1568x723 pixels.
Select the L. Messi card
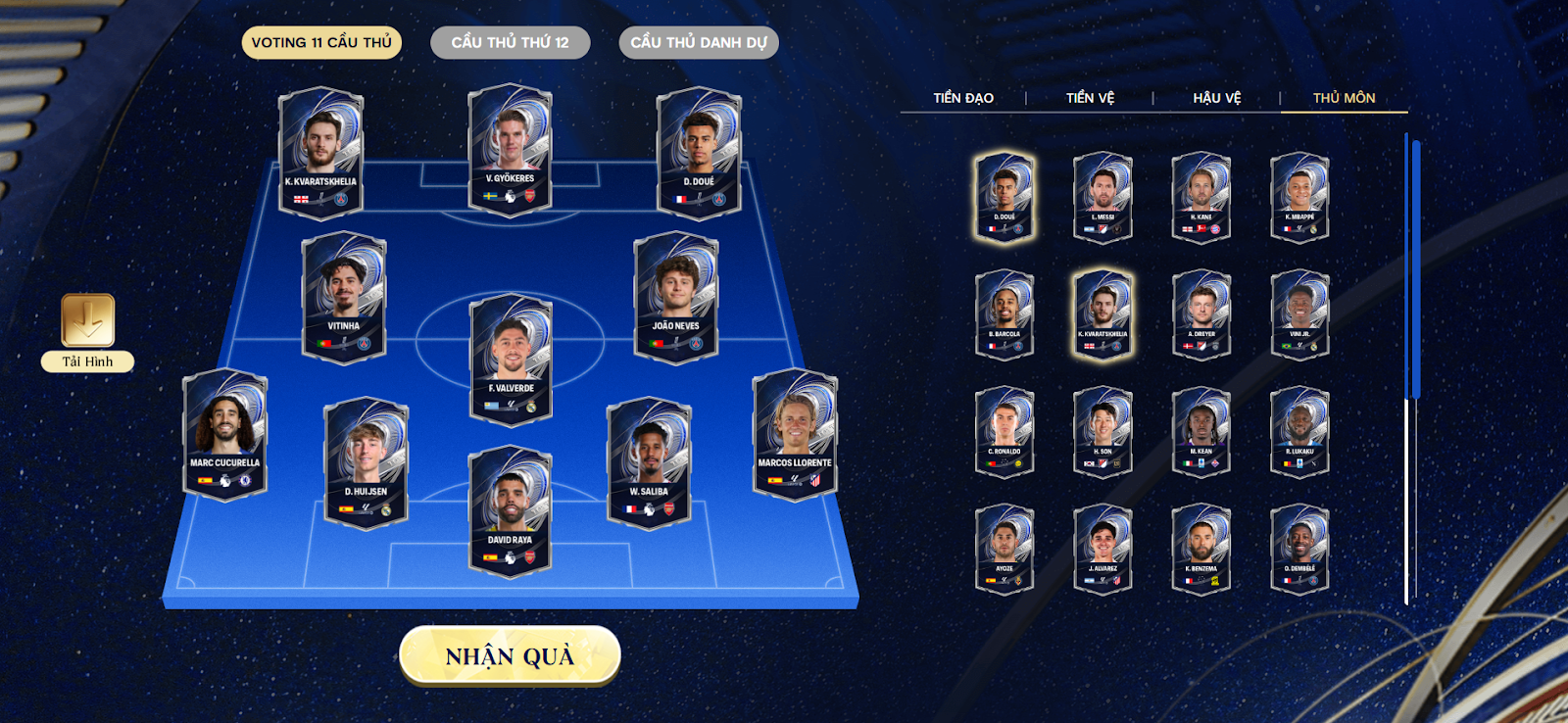click(x=1102, y=195)
